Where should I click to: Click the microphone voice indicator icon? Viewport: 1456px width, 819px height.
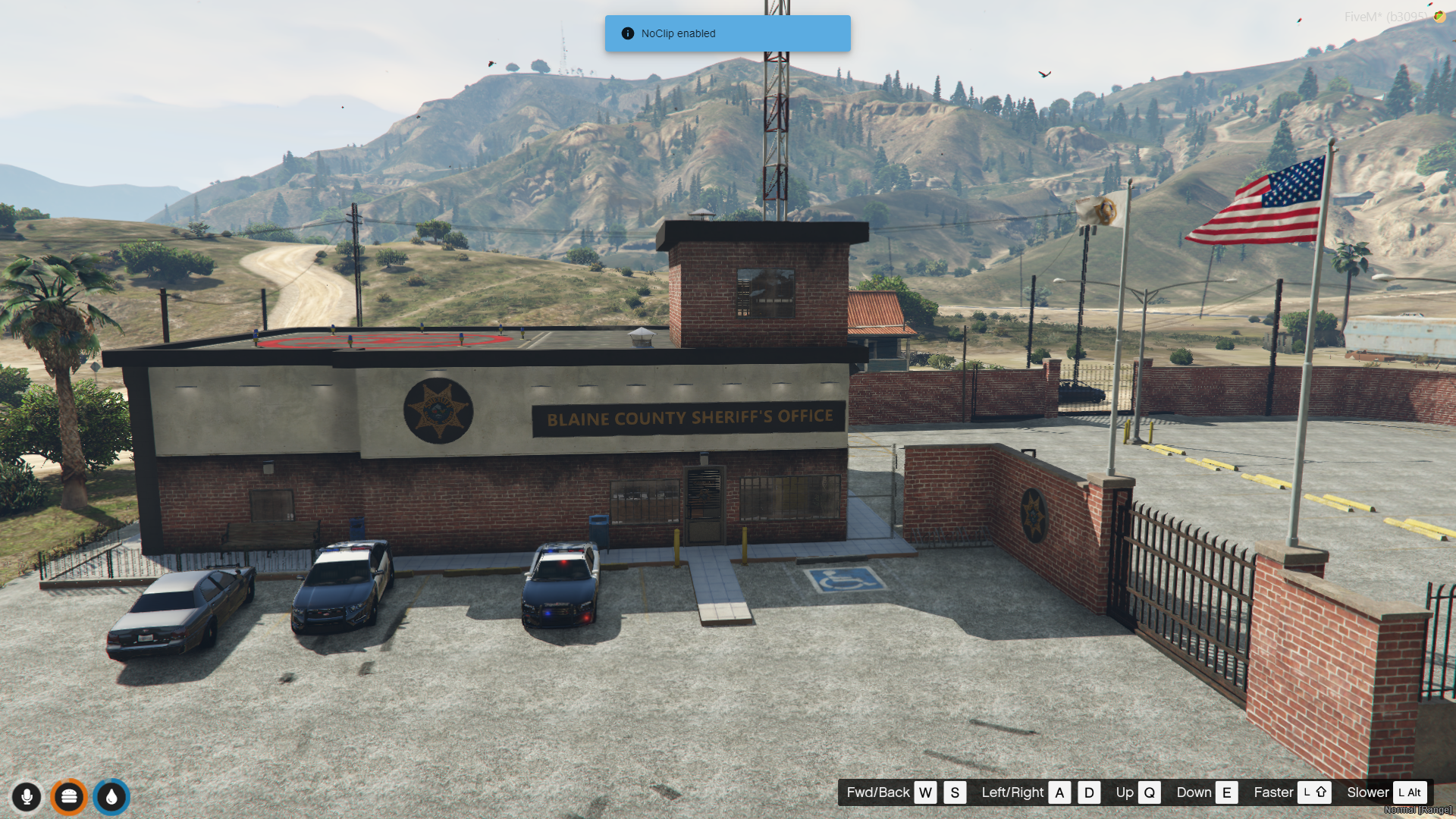click(x=27, y=797)
